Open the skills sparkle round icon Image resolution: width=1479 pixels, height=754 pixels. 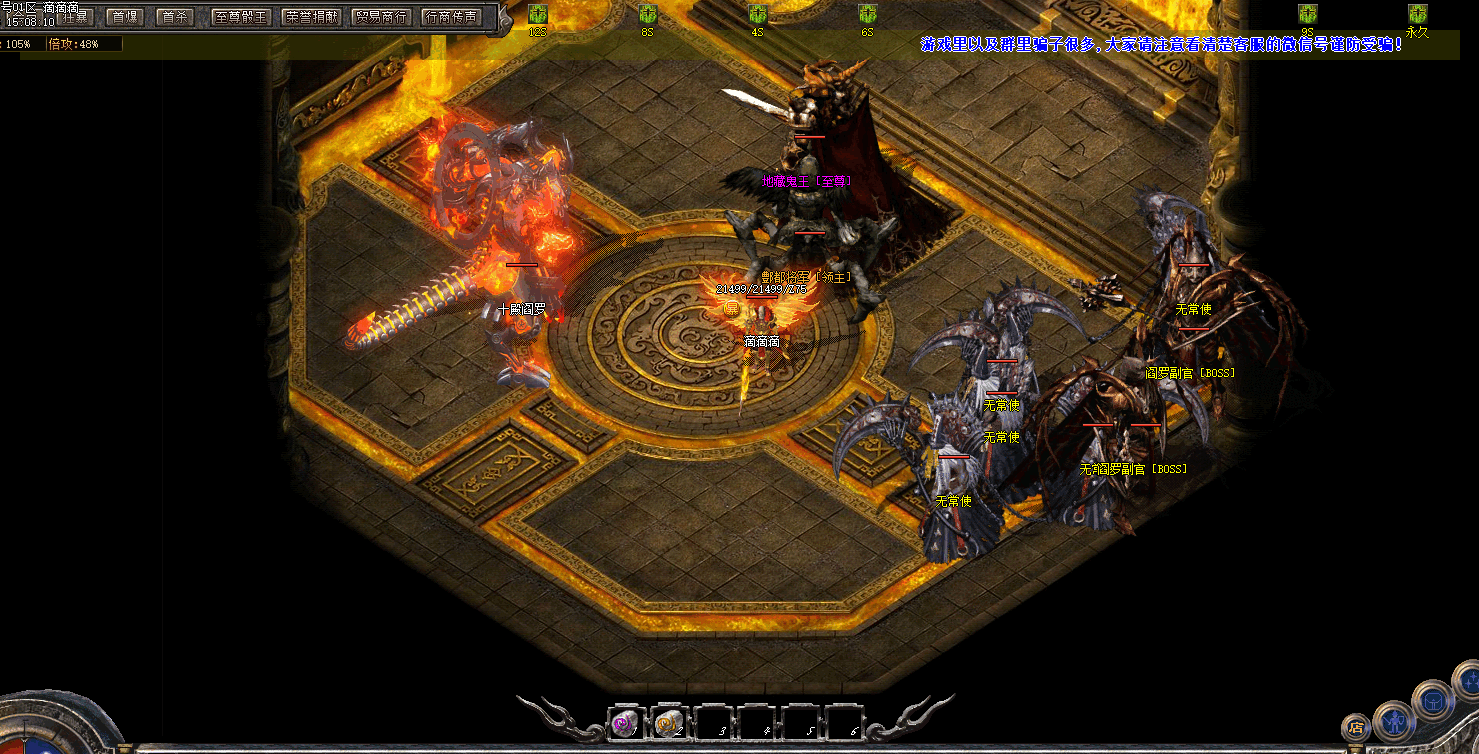pos(1468,681)
